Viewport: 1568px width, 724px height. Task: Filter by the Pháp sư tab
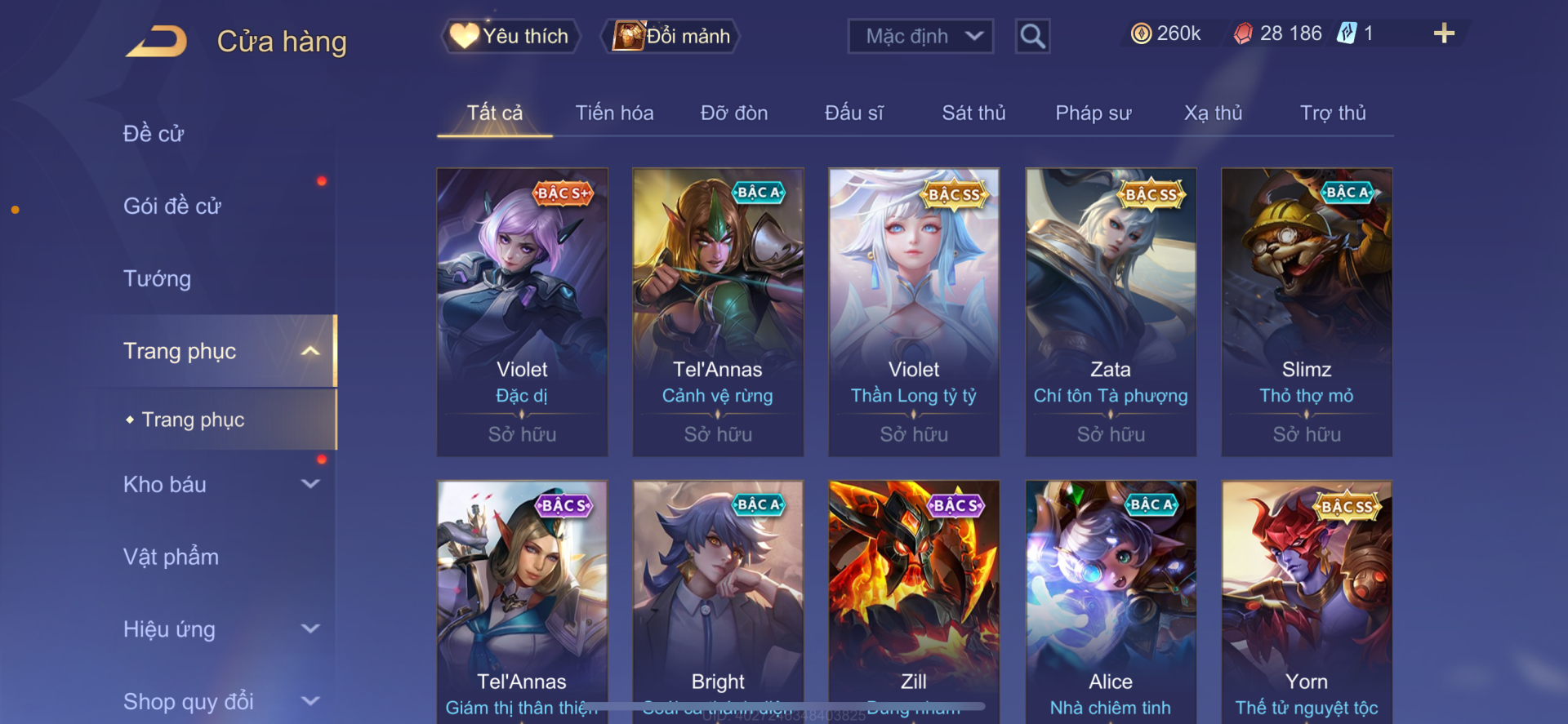(1093, 113)
